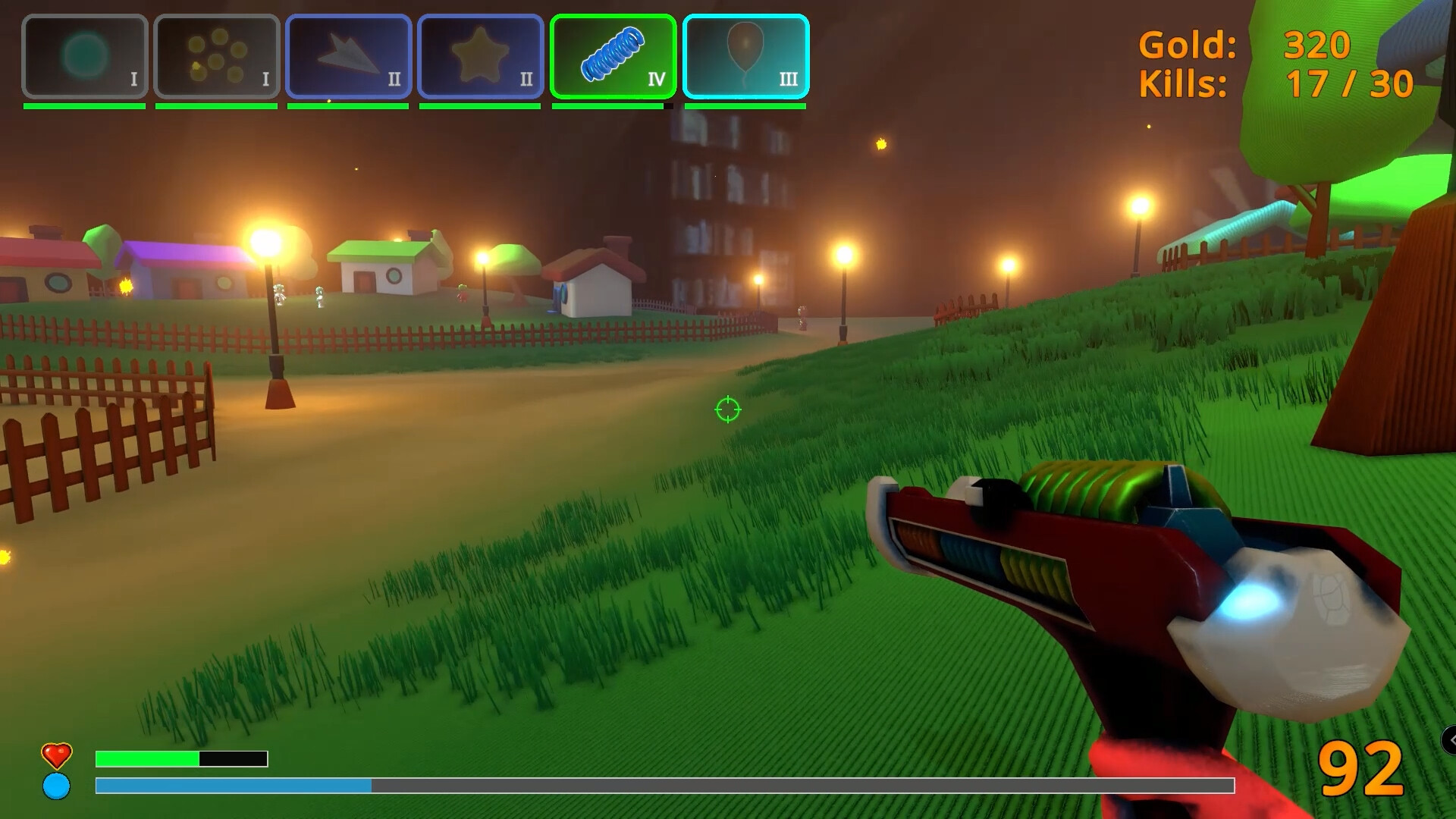Select the paper airplane weapon
The height and width of the screenshot is (819, 1456).
(x=348, y=55)
